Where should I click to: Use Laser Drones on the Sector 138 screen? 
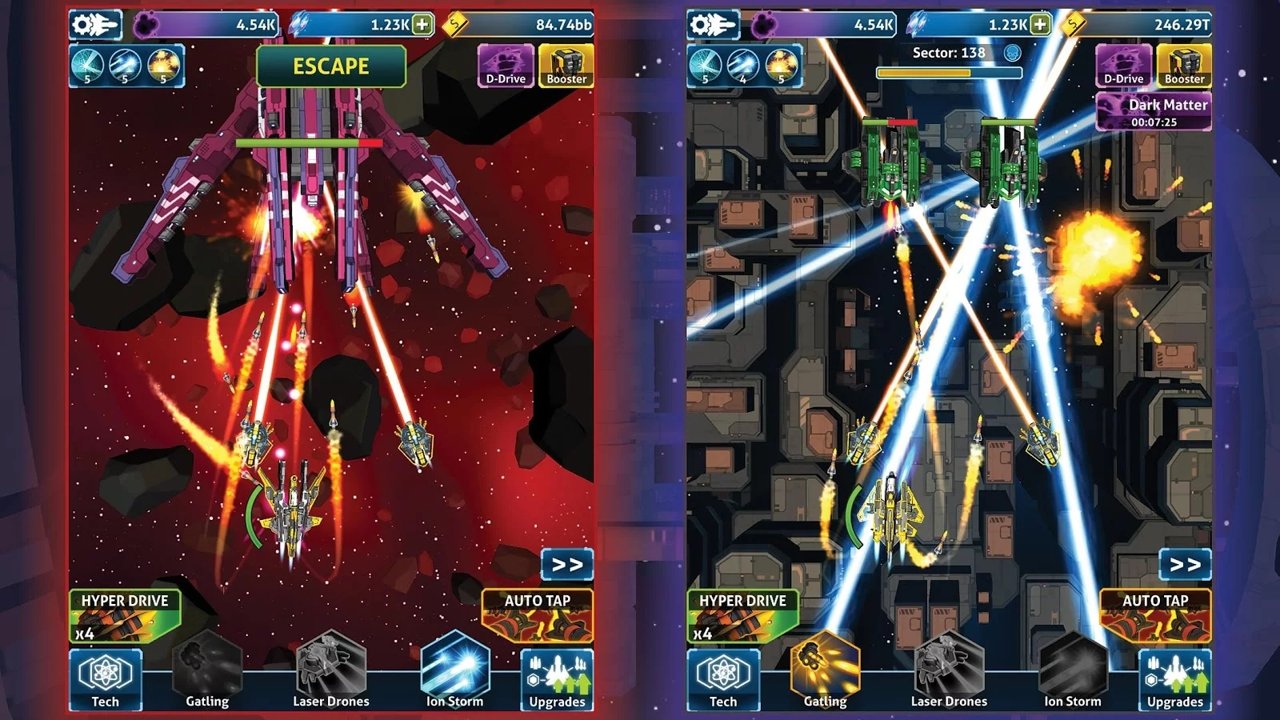949,668
